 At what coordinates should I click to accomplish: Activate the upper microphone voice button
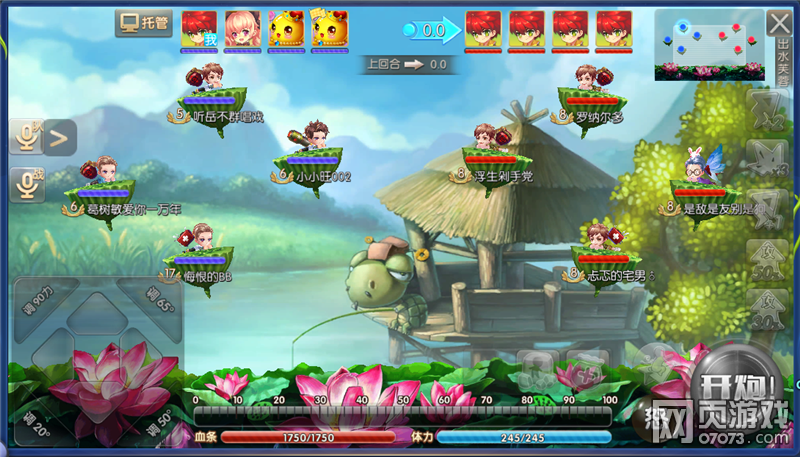pyautogui.click(x=26, y=138)
